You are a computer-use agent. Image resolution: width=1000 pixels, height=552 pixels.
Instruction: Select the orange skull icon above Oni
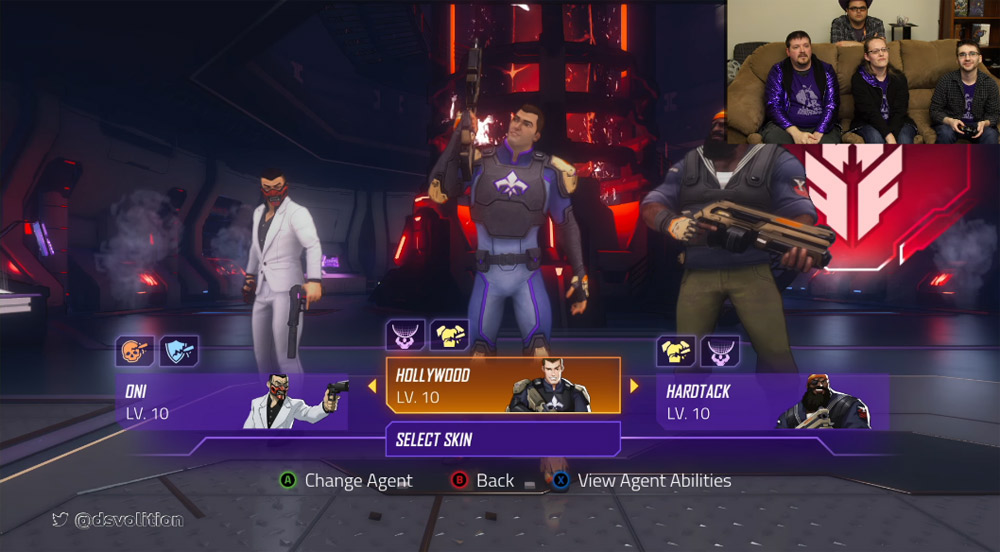135,351
